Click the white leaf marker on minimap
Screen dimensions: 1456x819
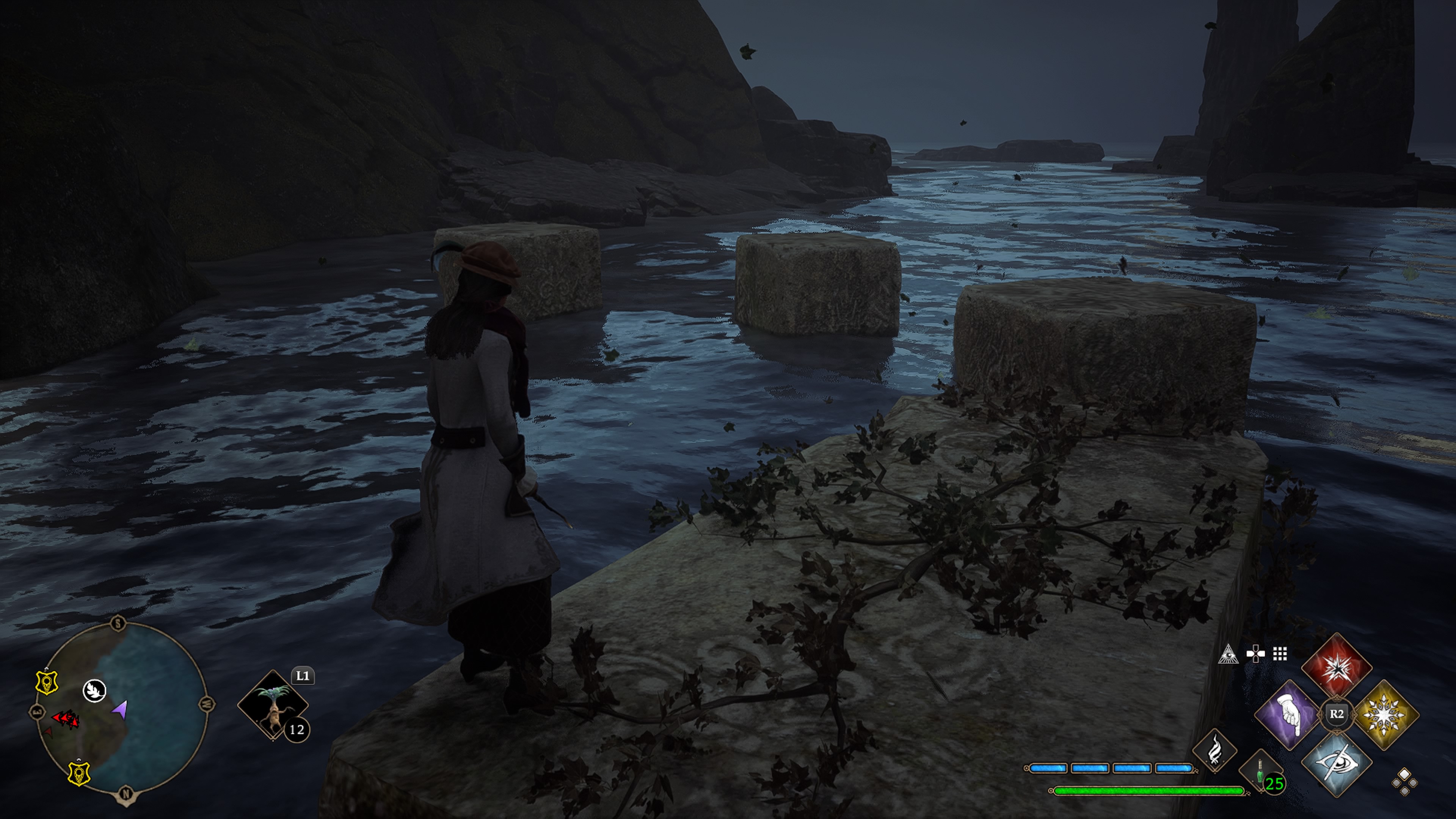(94, 690)
